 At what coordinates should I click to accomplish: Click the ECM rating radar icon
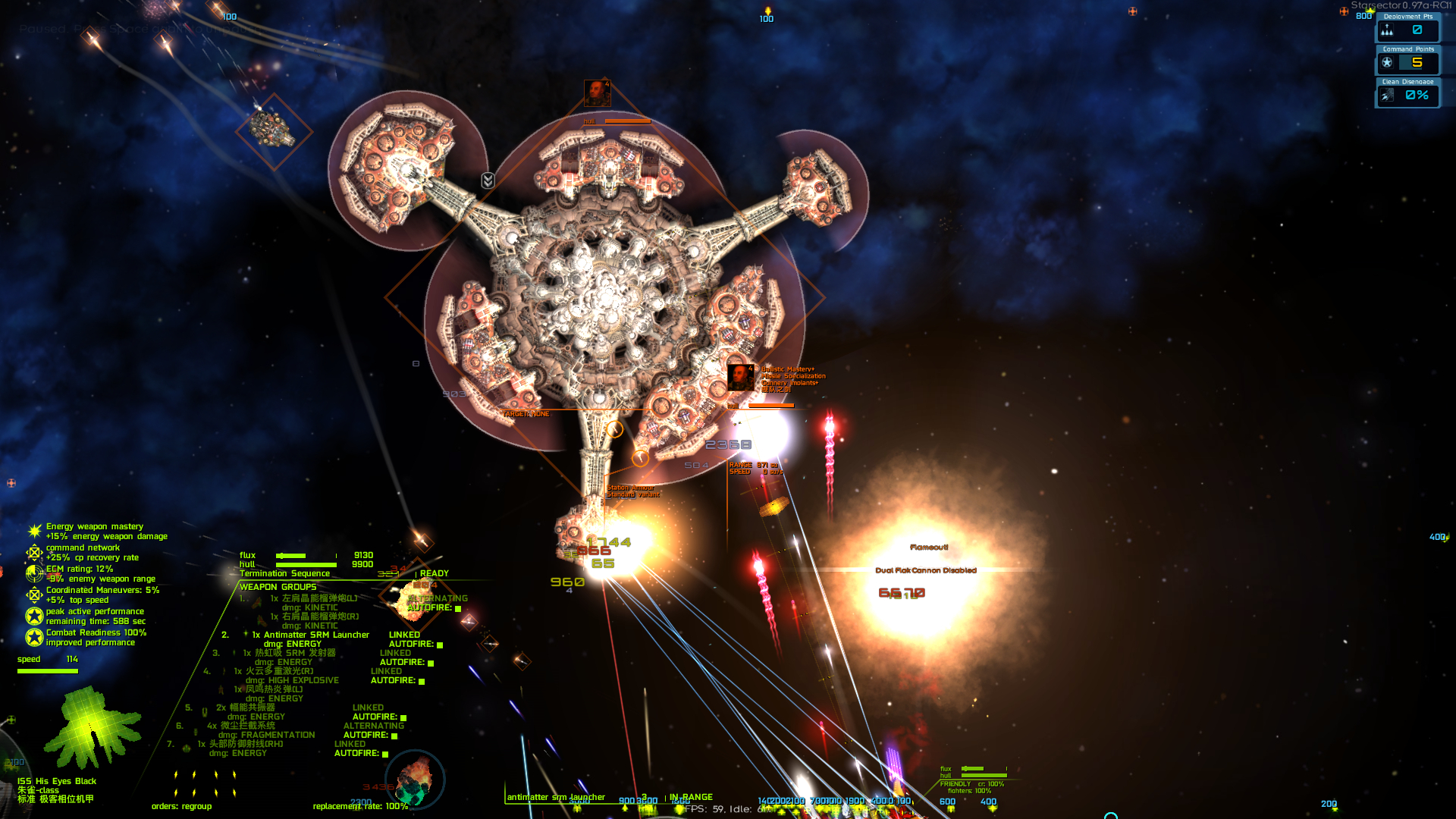point(34,573)
